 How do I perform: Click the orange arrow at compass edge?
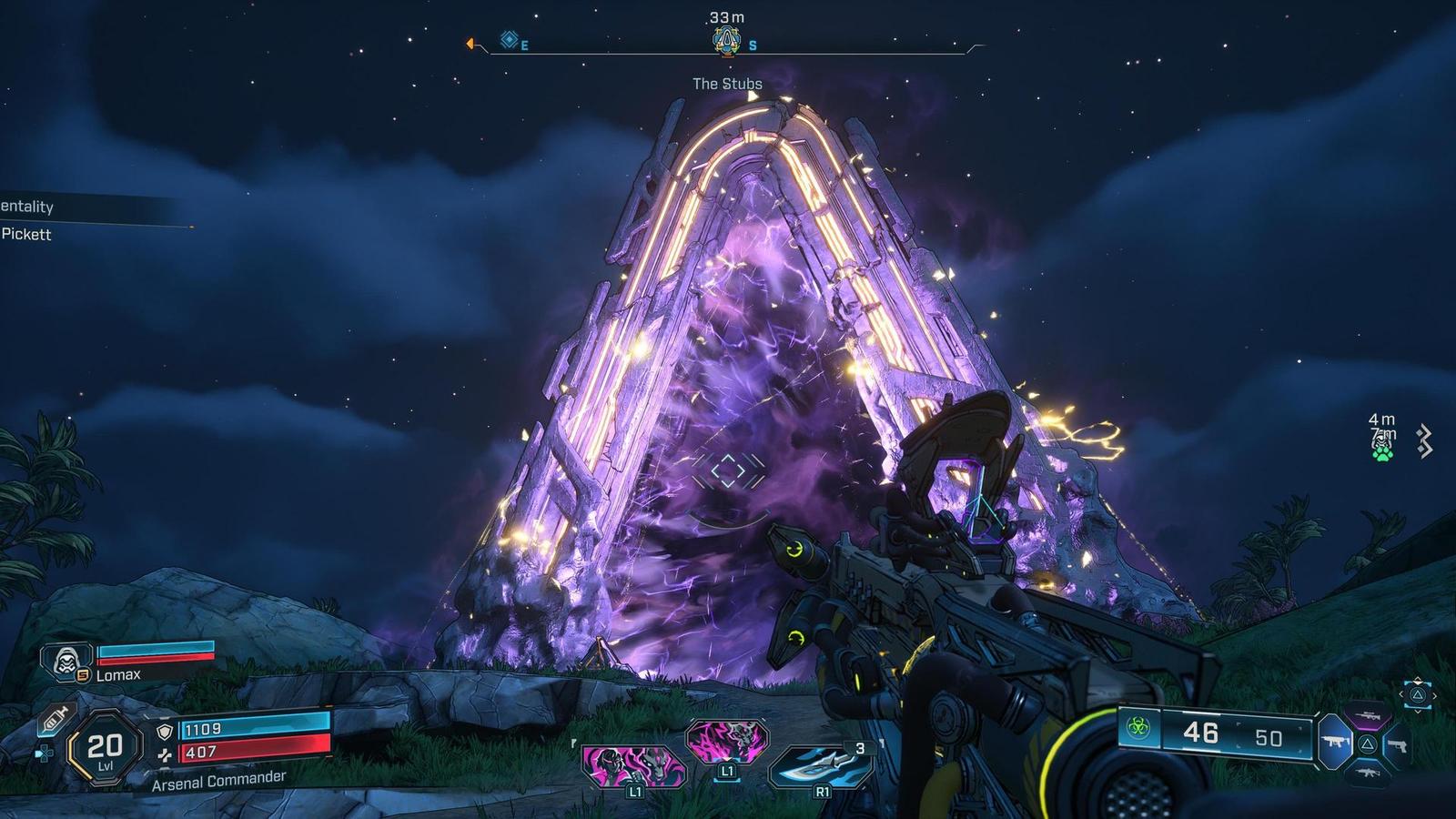tap(470, 44)
